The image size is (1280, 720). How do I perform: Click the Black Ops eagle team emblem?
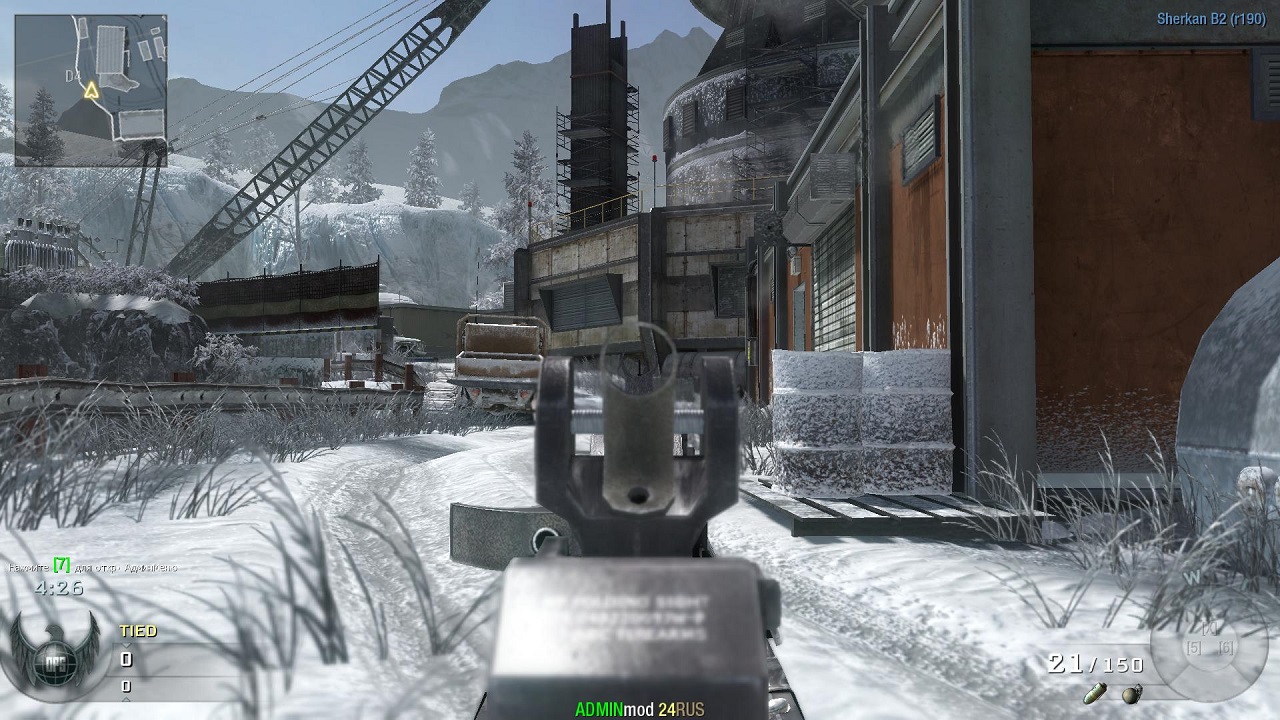(53, 653)
